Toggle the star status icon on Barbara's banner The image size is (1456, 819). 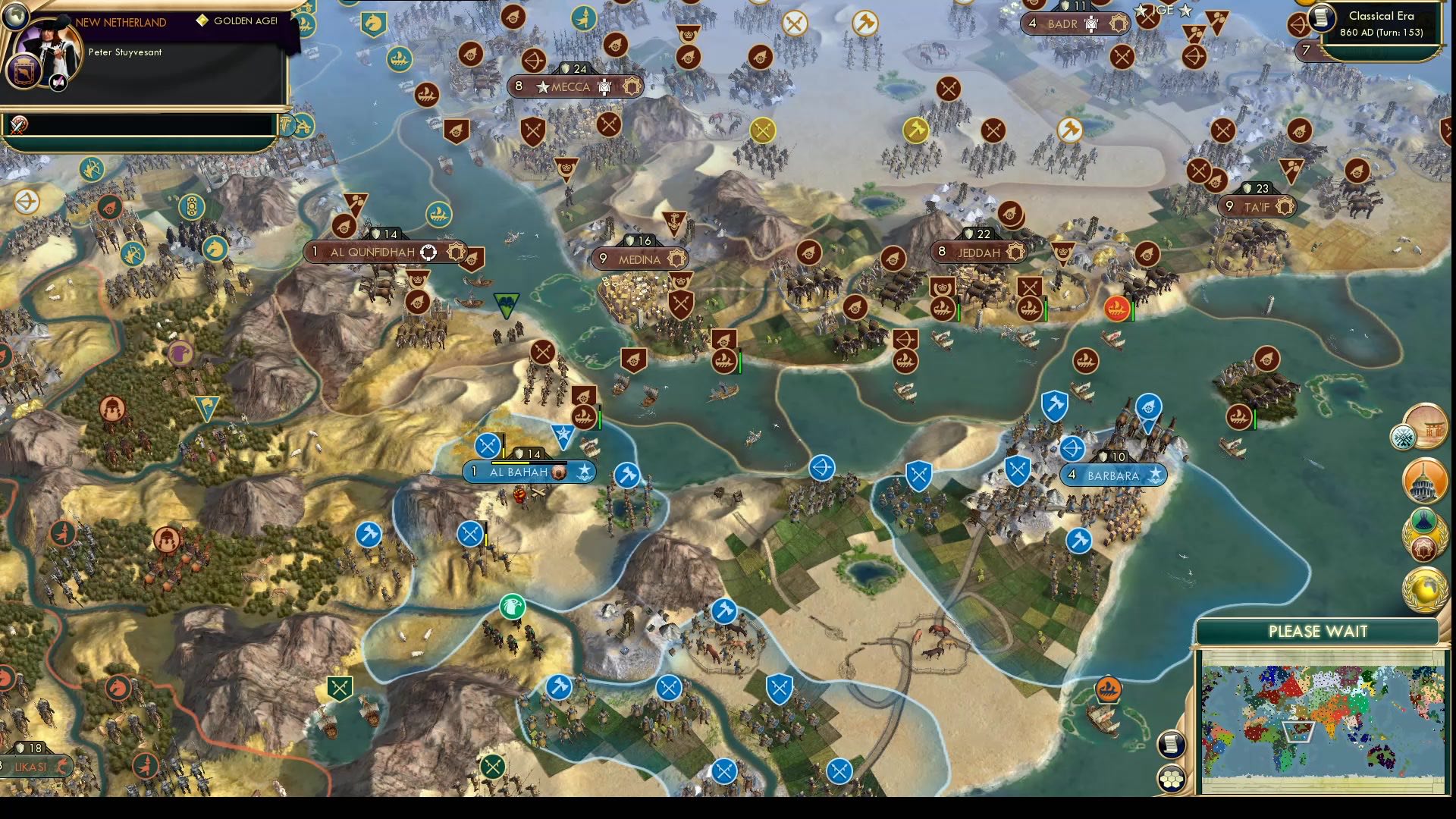point(1156,475)
